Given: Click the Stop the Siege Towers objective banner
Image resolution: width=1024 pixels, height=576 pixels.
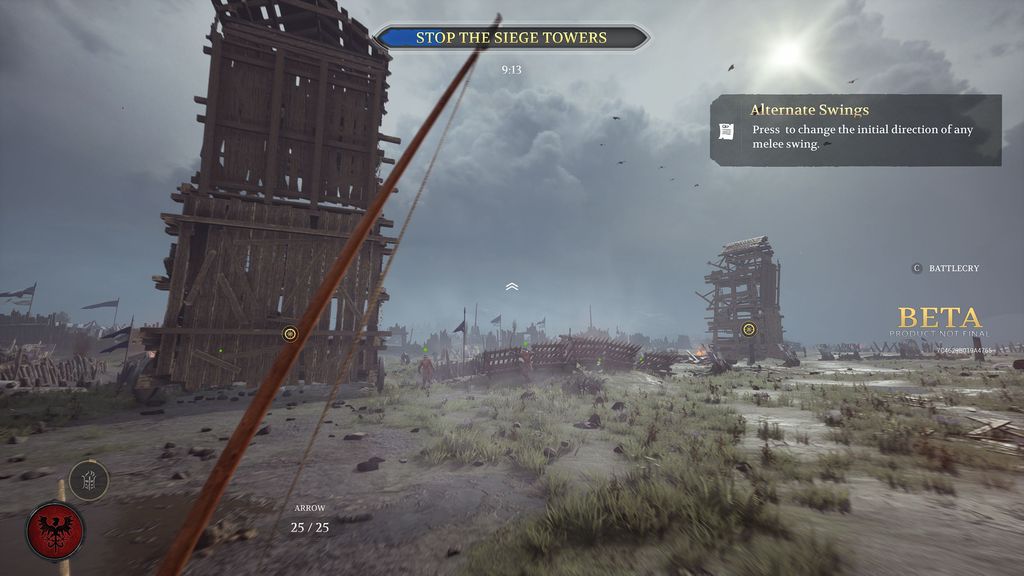Looking at the screenshot, I should click(x=511, y=38).
